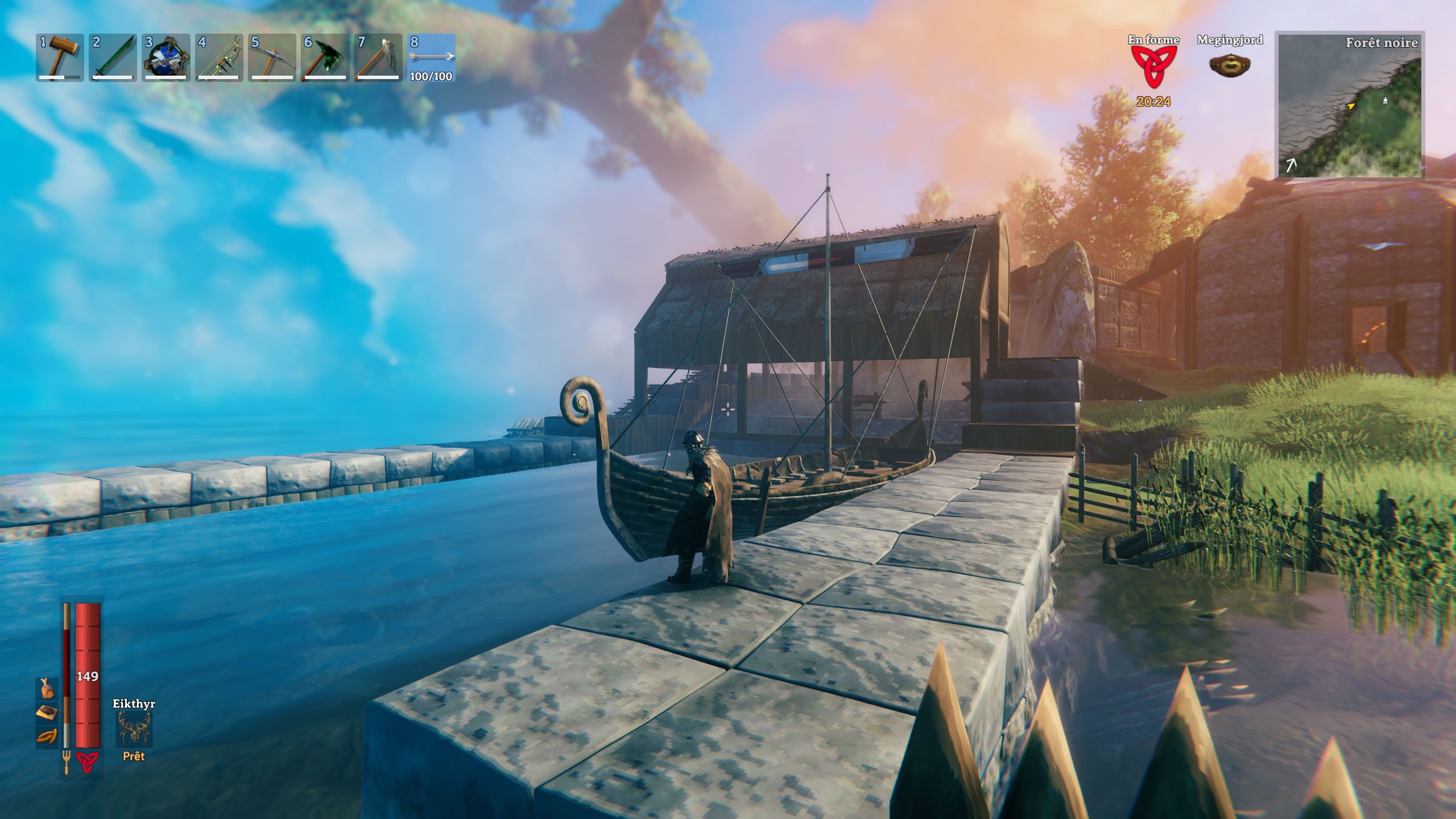Select the wooden hammer in hotbar slot 1
Image resolution: width=1456 pixels, height=819 pixels.
pos(60,57)
